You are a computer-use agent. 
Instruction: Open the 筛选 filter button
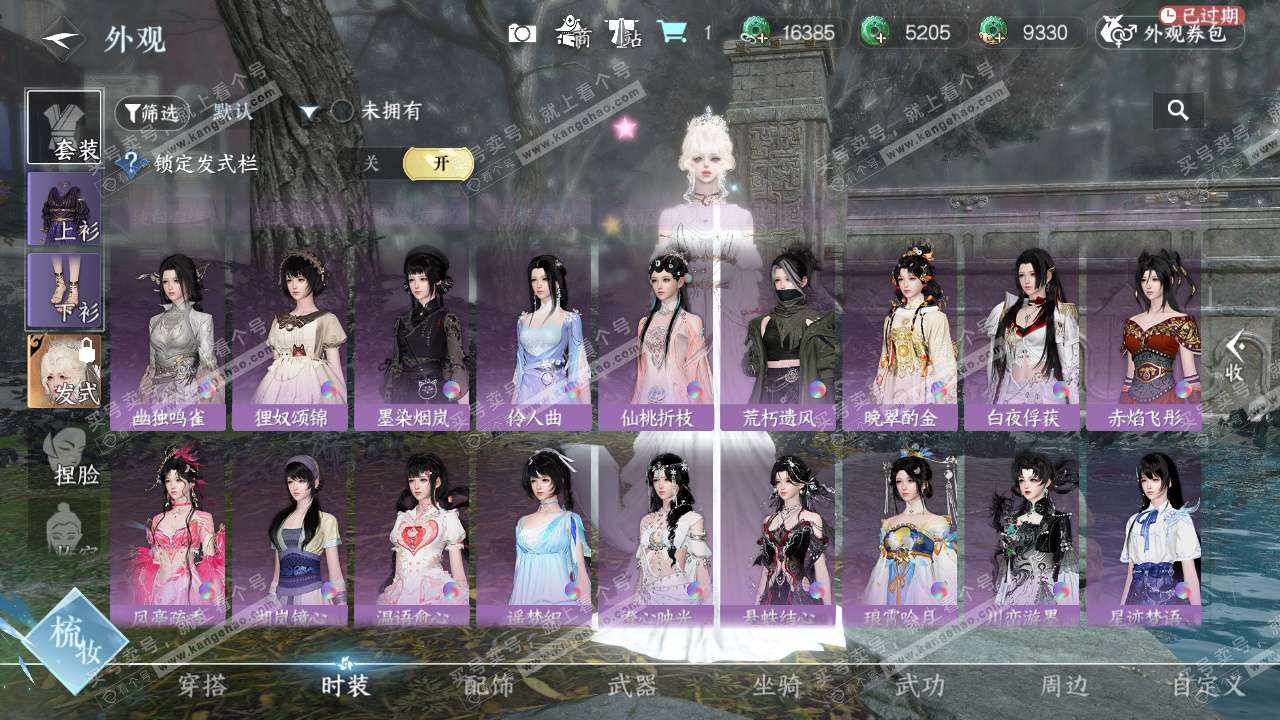click(x=152, y=112)
